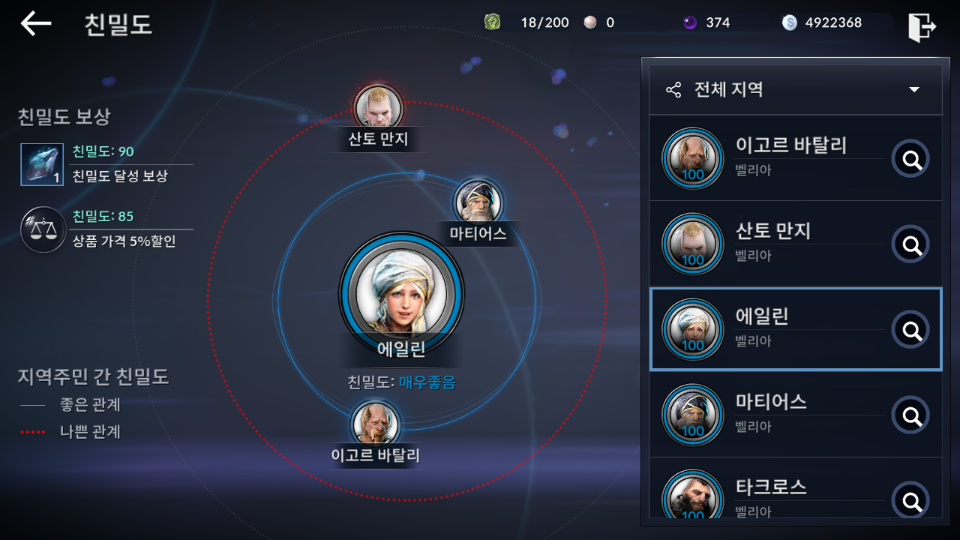Click the magnifier beside 마티어스 row
Screen dimensions: 960x540
[910, 415]
